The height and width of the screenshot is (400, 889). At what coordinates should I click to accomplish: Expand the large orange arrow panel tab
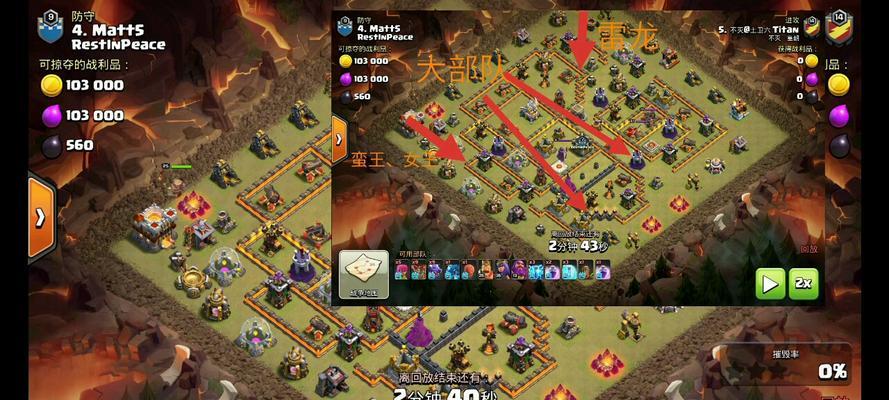(x=40, y=216)
